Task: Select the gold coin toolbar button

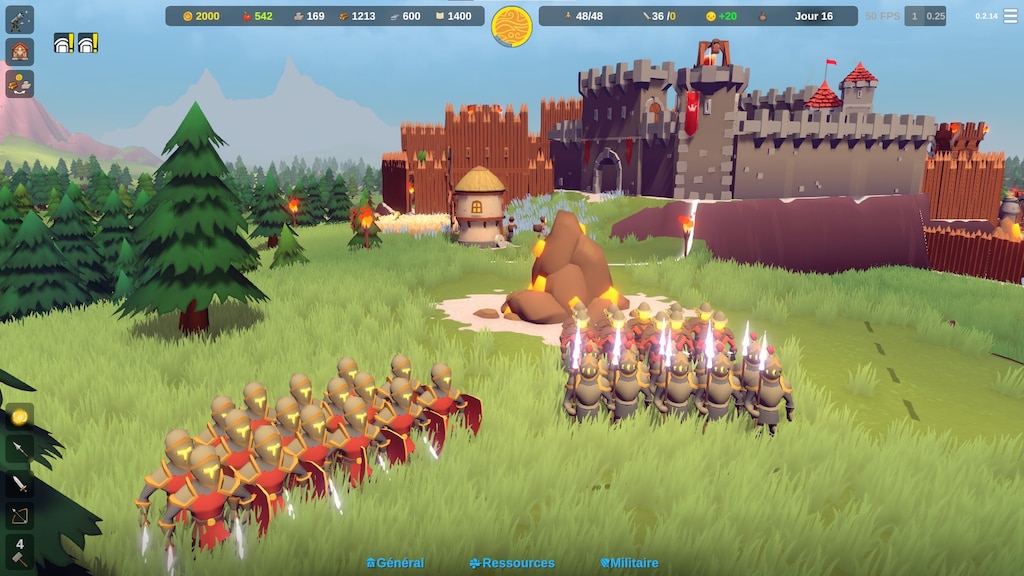Action: 20,416
